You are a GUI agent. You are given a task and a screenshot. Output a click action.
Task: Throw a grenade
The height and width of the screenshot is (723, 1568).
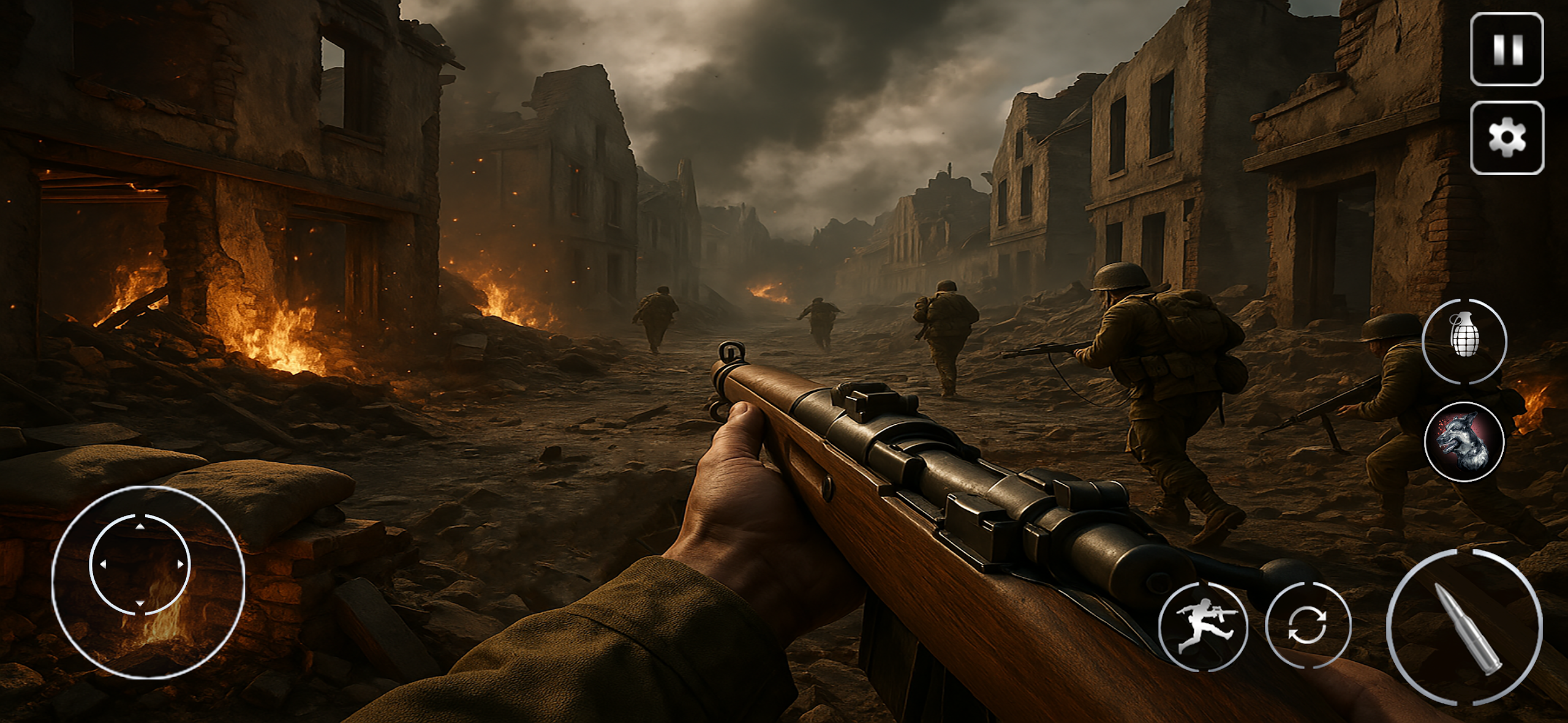(1464, 341)
